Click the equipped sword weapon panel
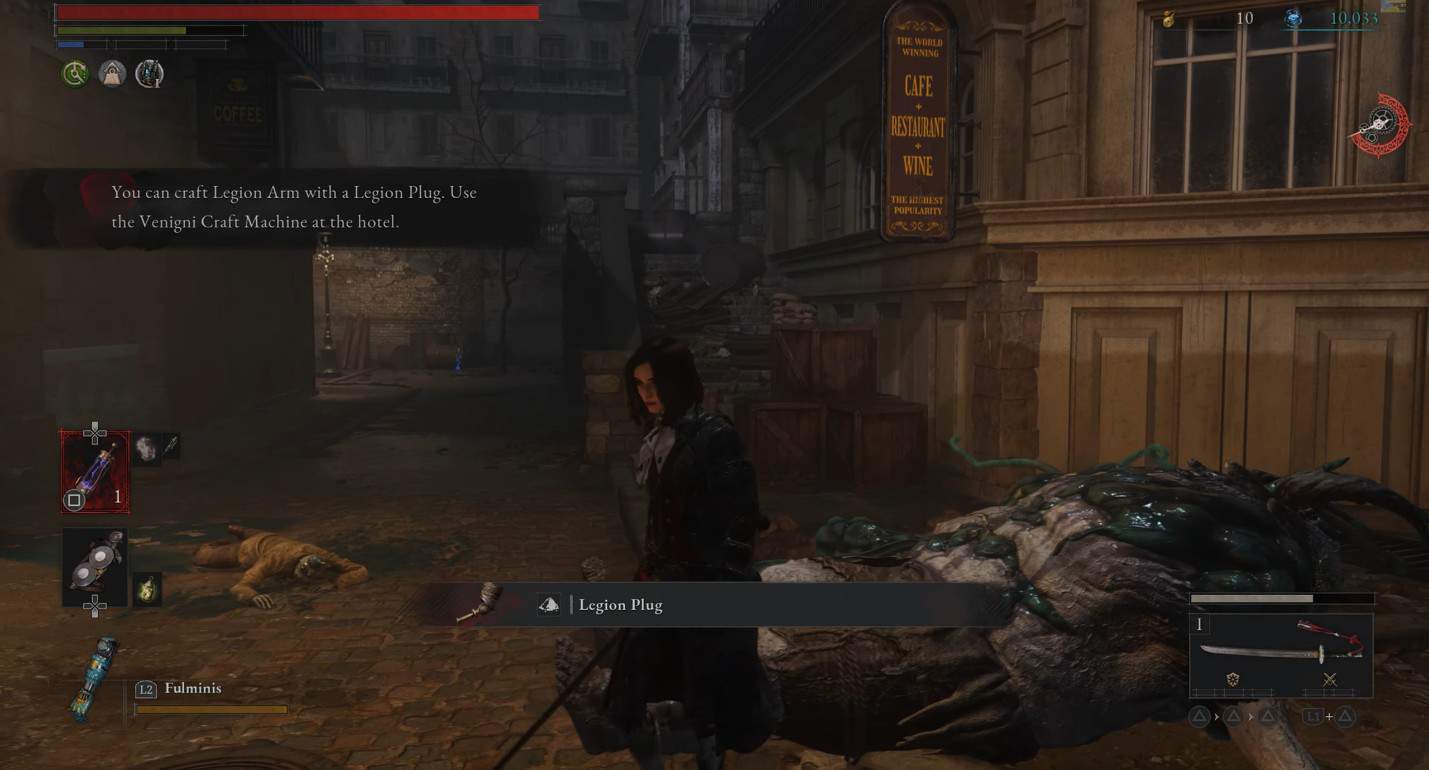 click(1281, 654)
